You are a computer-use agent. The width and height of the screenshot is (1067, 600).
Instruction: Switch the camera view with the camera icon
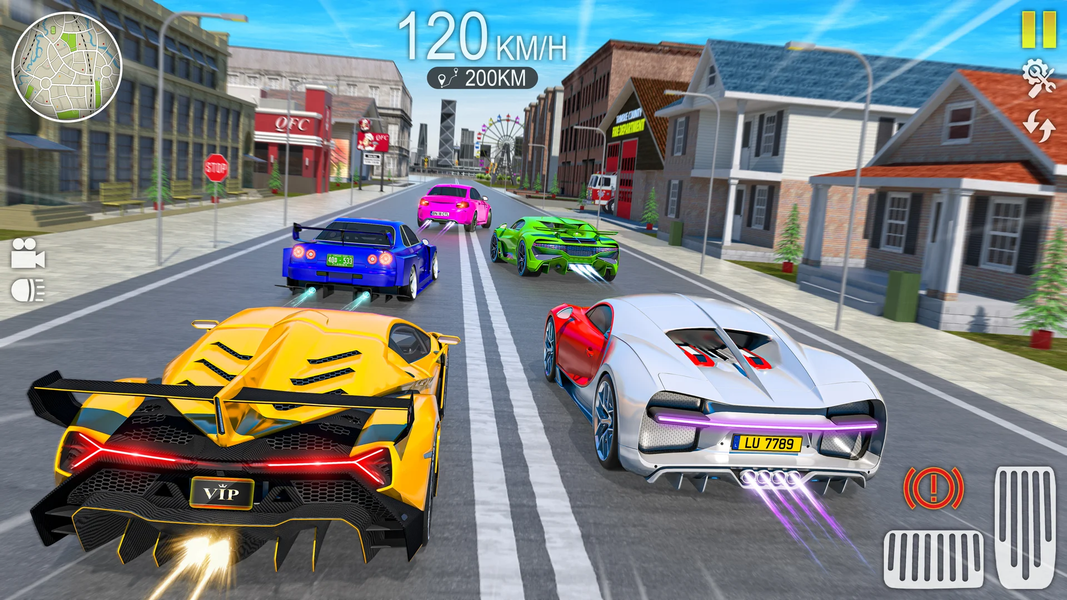click(x=28, y=256)
